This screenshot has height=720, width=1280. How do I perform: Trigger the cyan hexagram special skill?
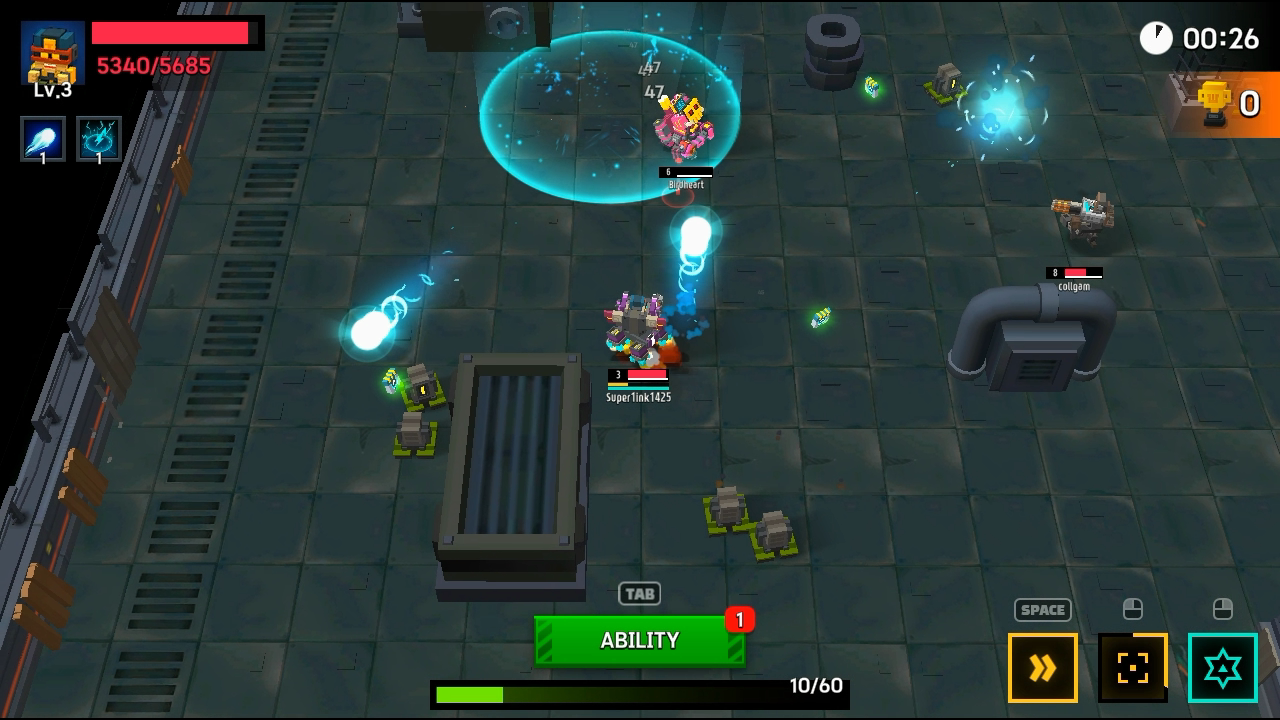coord(1222,668)
